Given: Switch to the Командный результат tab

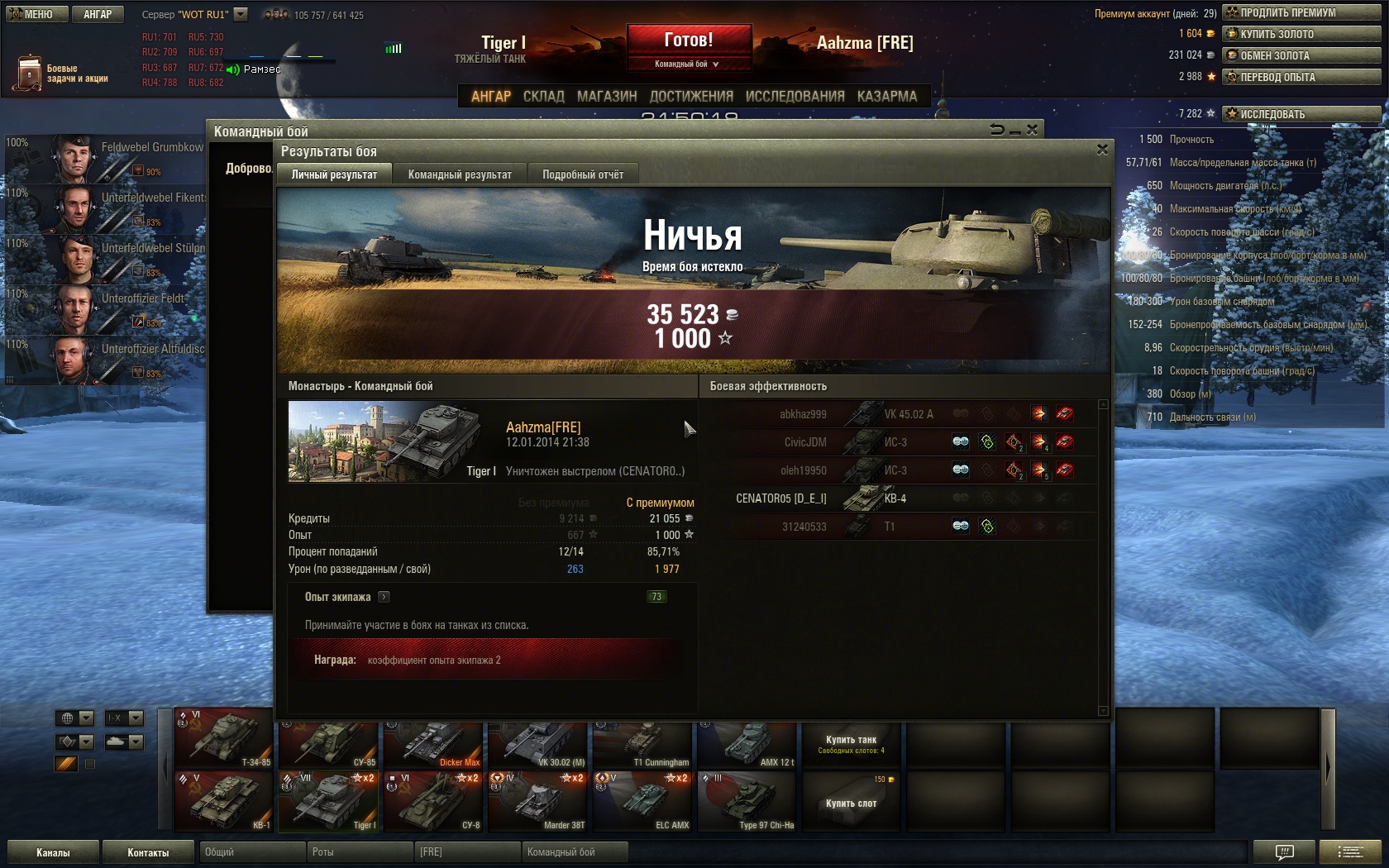Looking at the screenshot, I should tap(460, 174).
